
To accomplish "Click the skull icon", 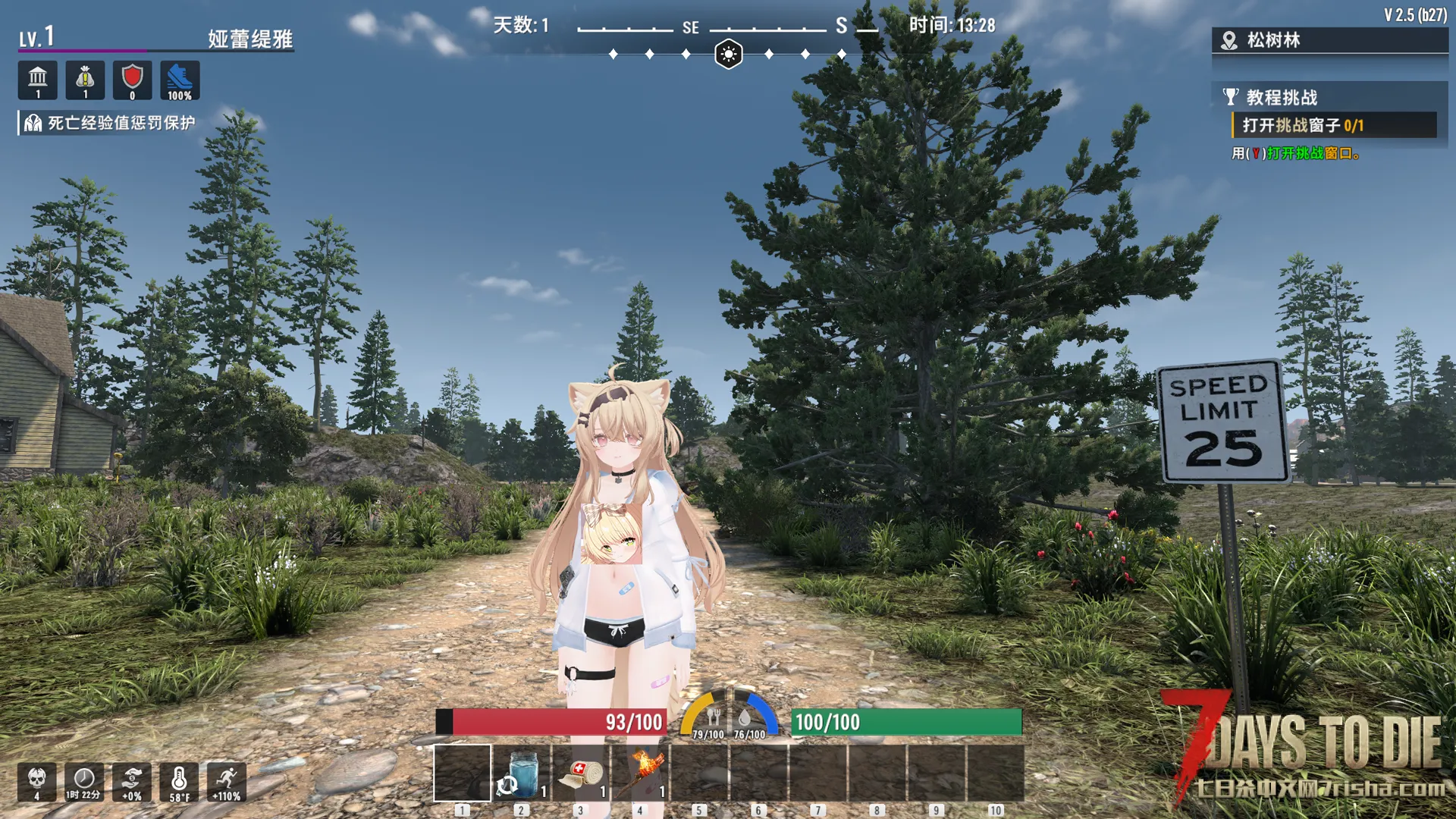I will (x=36, y=781).
